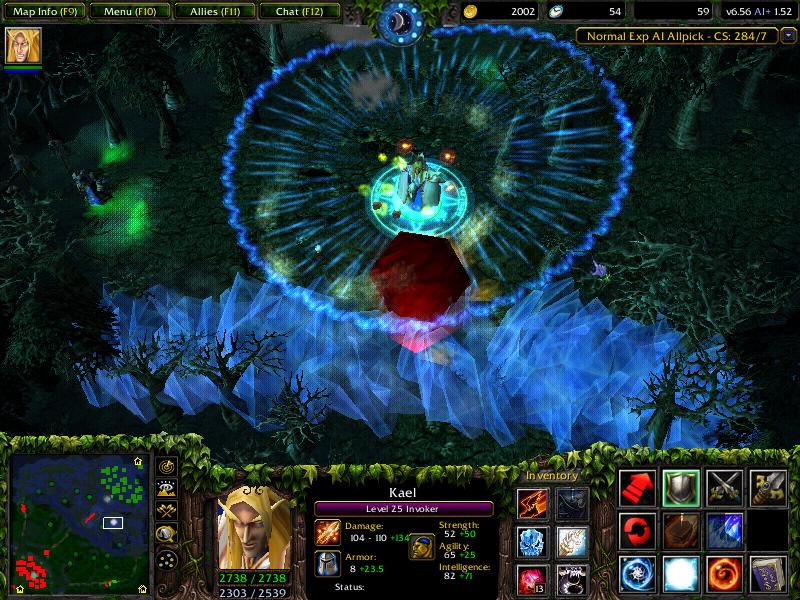Select Kael's hero icon at top left
800x600 pixels.
tap(19, 47)
